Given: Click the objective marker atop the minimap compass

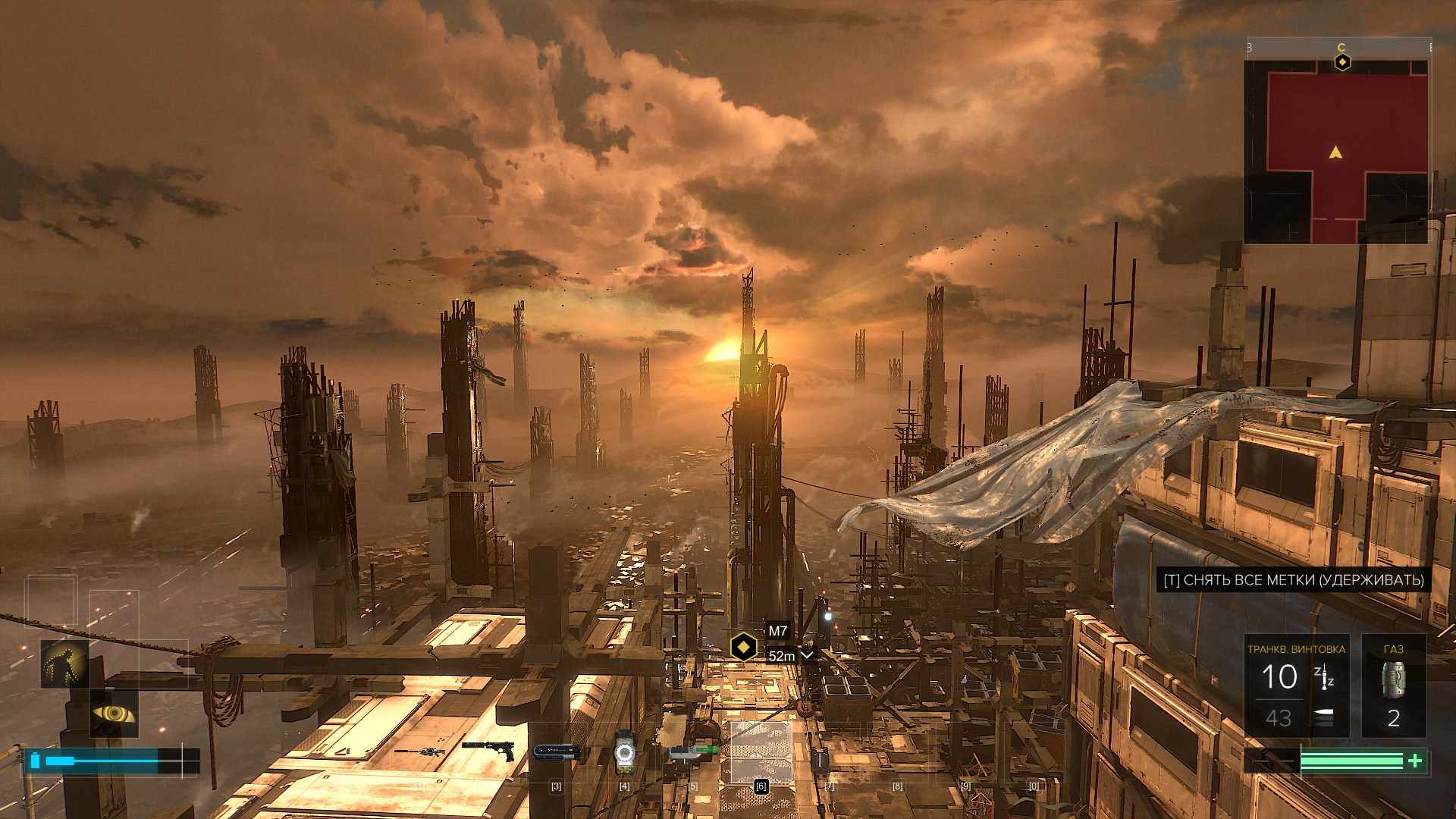Looking at the screenshot, I should click(x=1342, y=61).
